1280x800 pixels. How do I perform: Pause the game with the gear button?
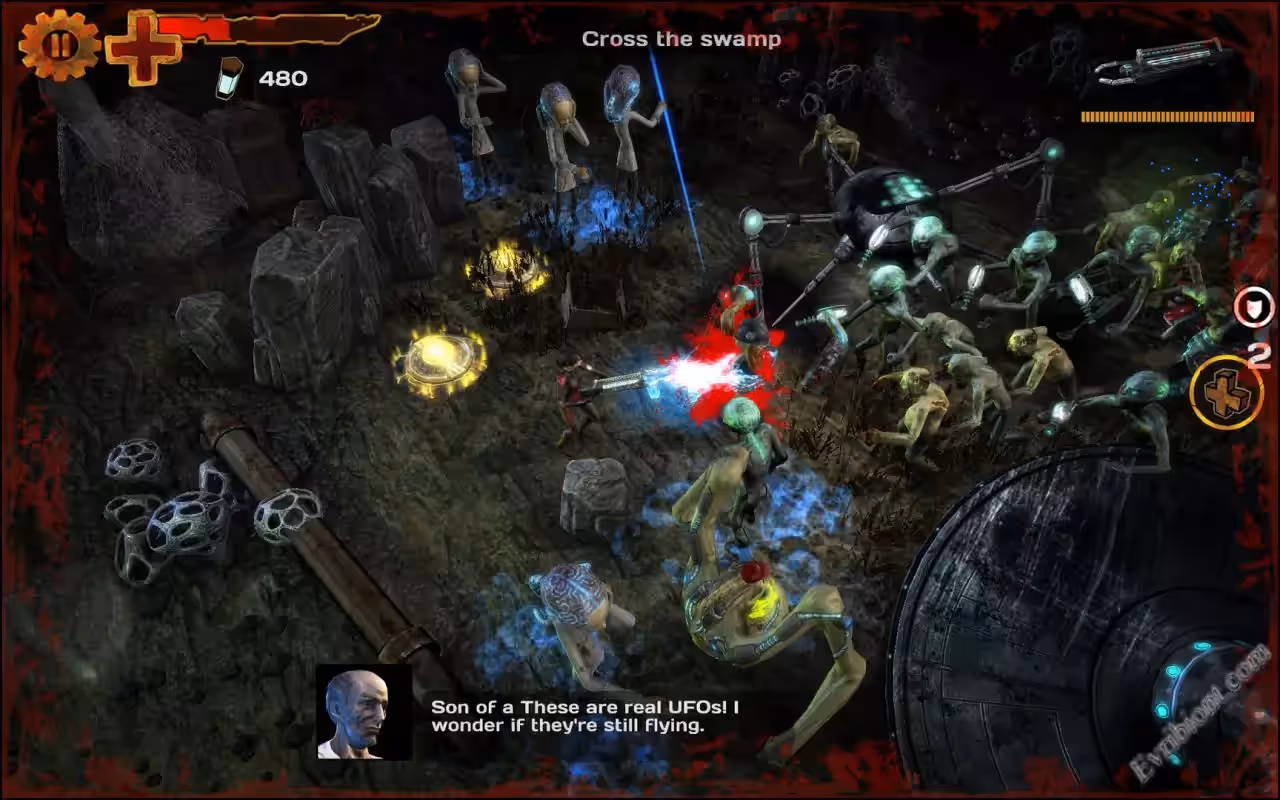[x=59, y=45]
